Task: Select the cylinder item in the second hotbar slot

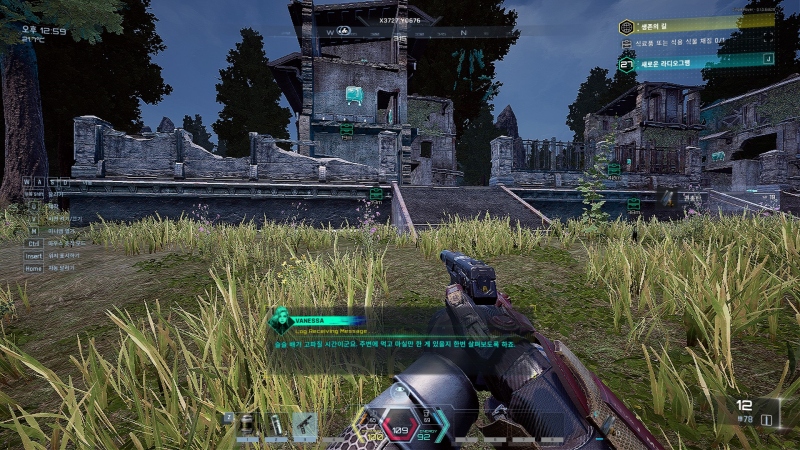Action: tap(276, 426)
